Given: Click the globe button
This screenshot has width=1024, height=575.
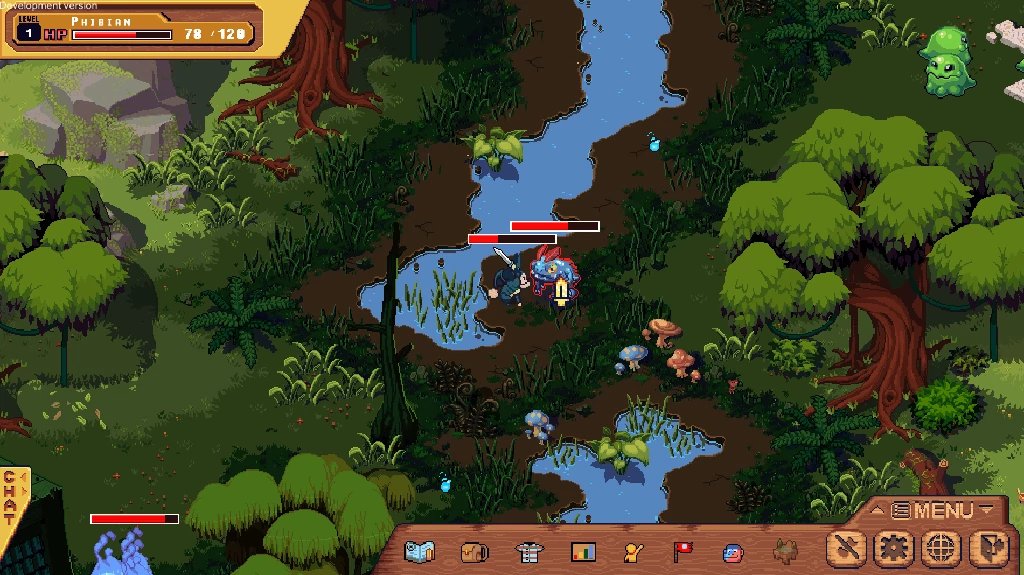Looking at the screenshot, I should [x=941, y=548].
